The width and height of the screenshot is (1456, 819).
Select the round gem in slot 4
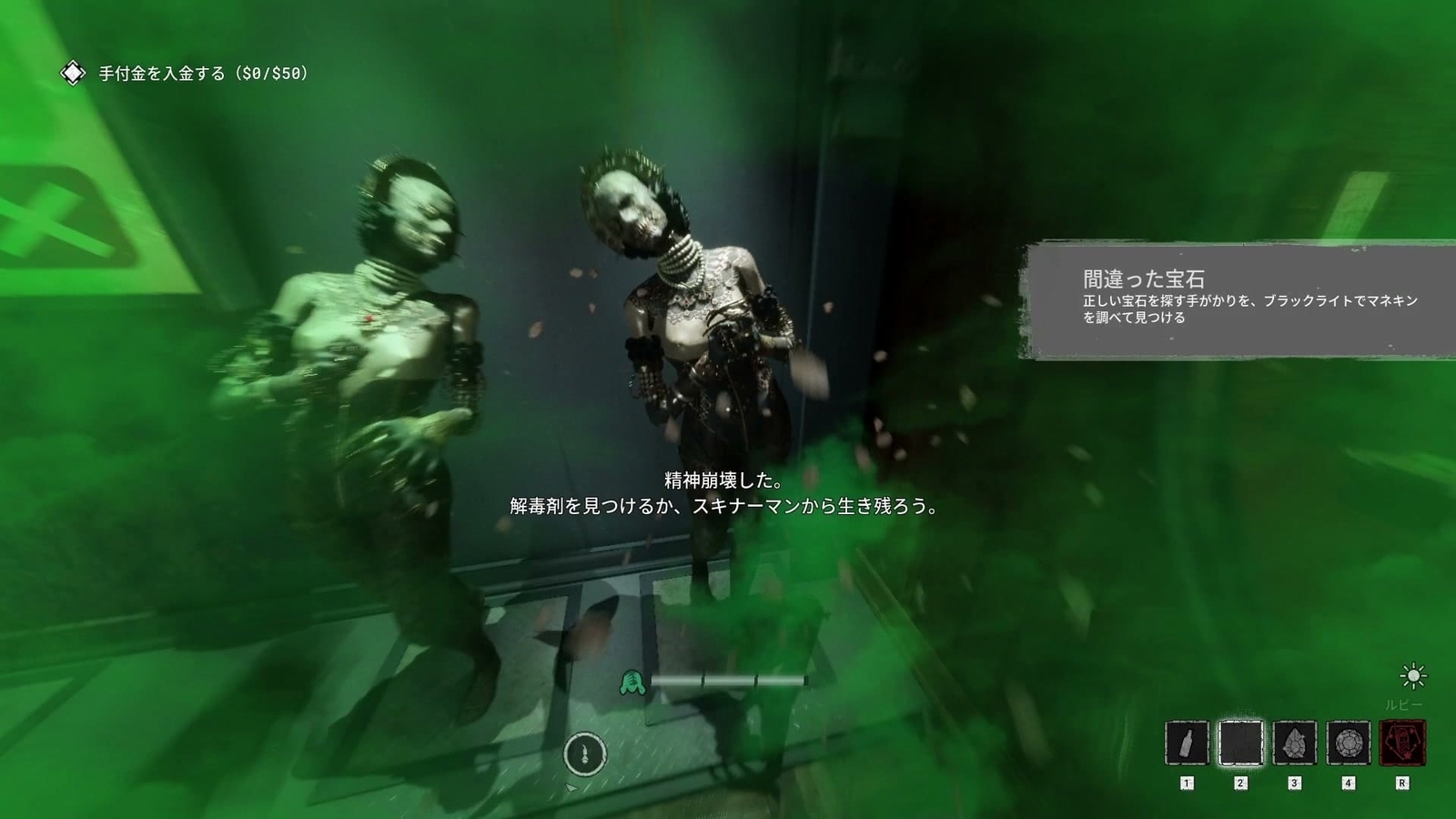[x=1350, y=742]
